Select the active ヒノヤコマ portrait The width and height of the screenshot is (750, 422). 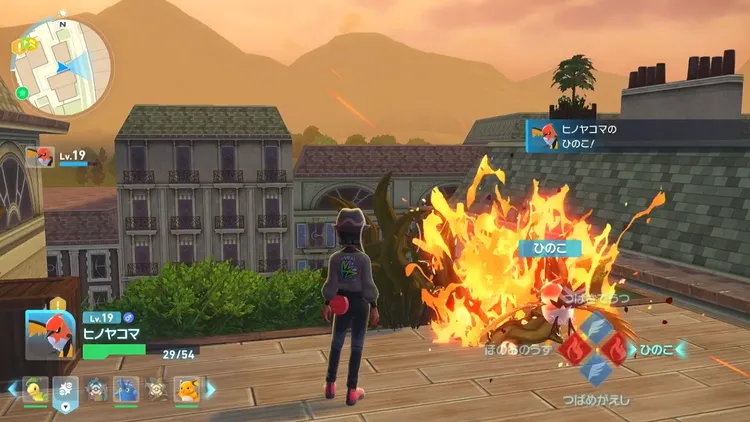point(50,336)
